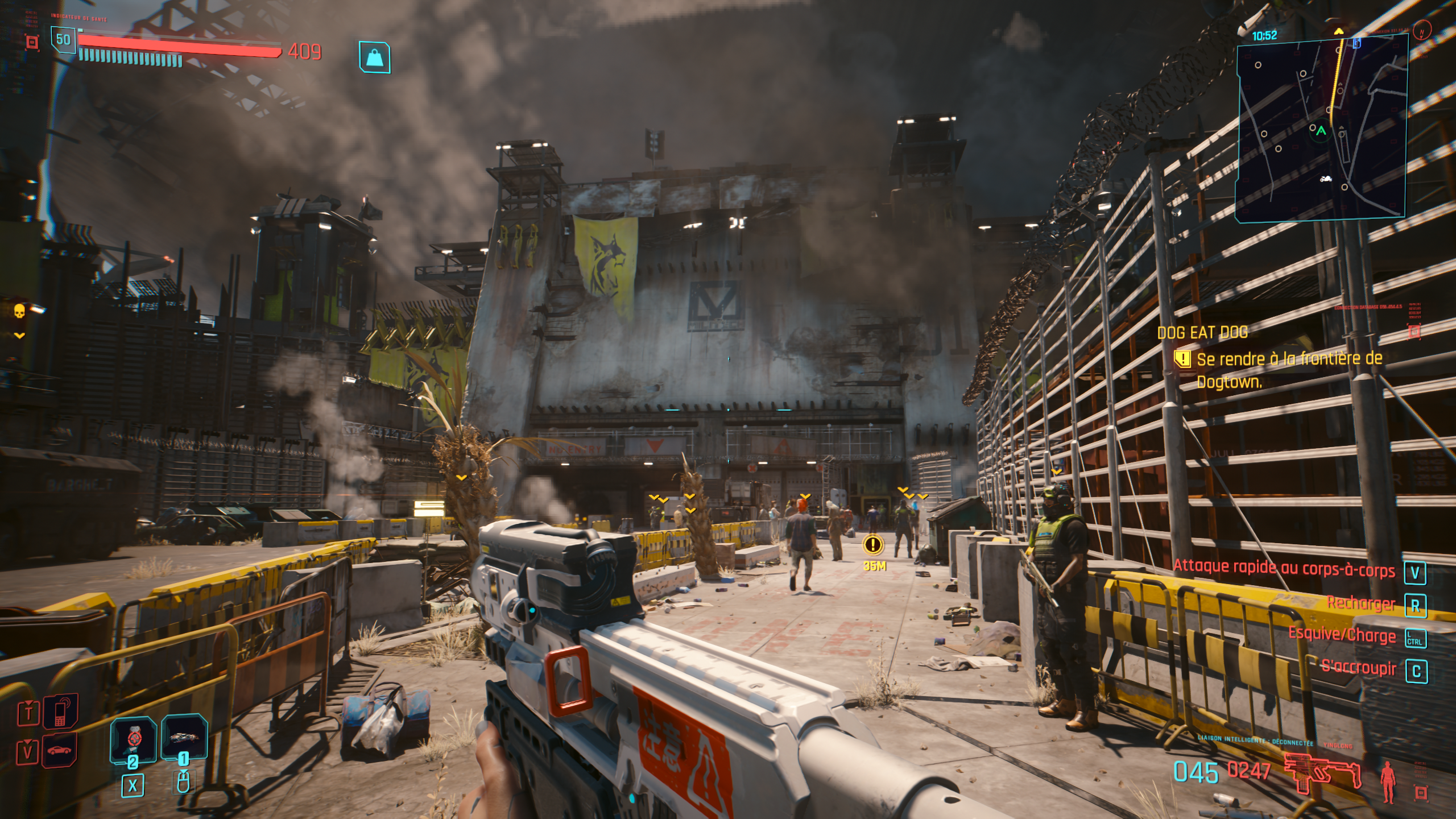The width and height of the screenshot is (1456, 819).
Task: Click the carry weight bag icon
Action: point(375,57)
